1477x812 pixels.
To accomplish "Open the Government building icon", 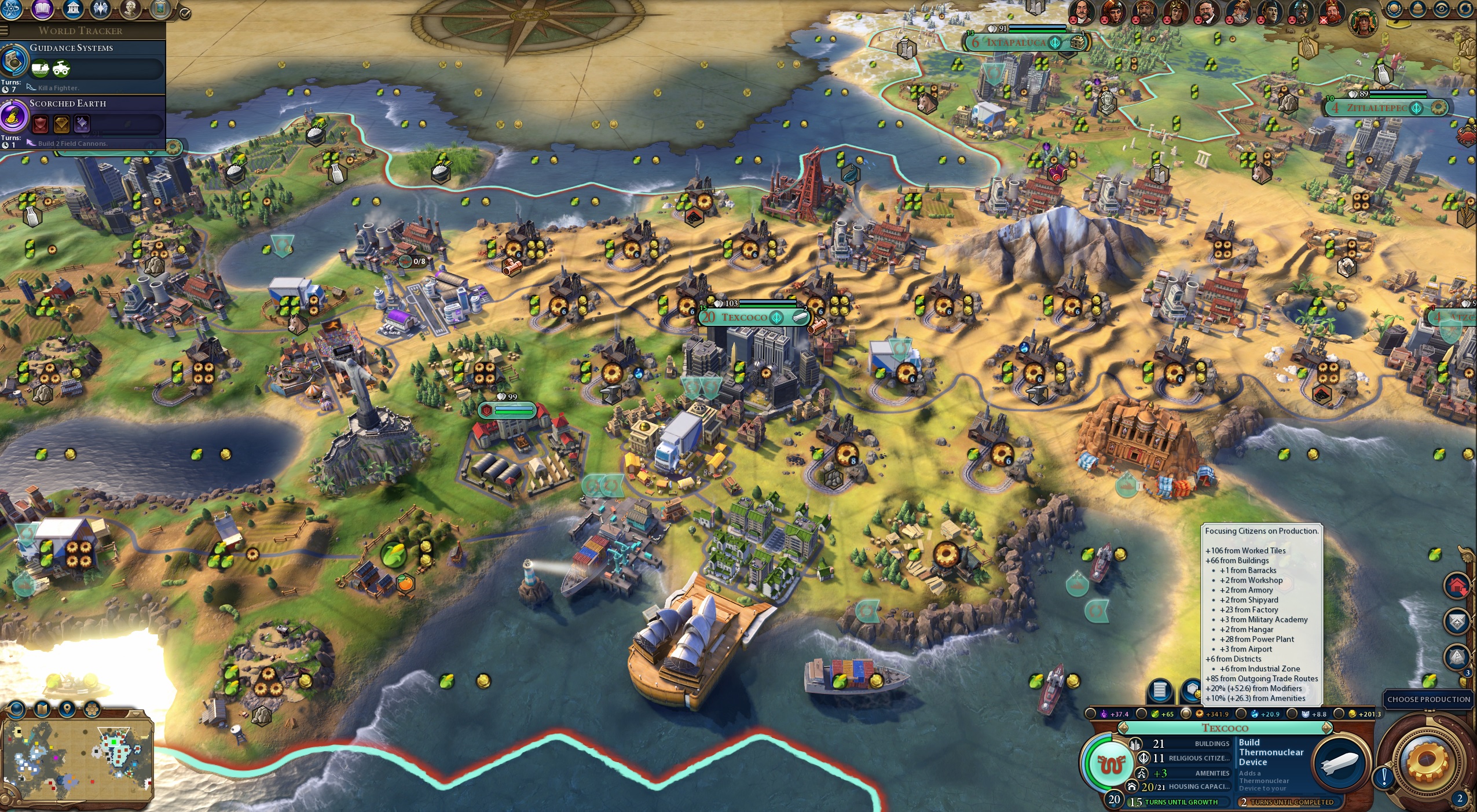I will coord(72,8).
